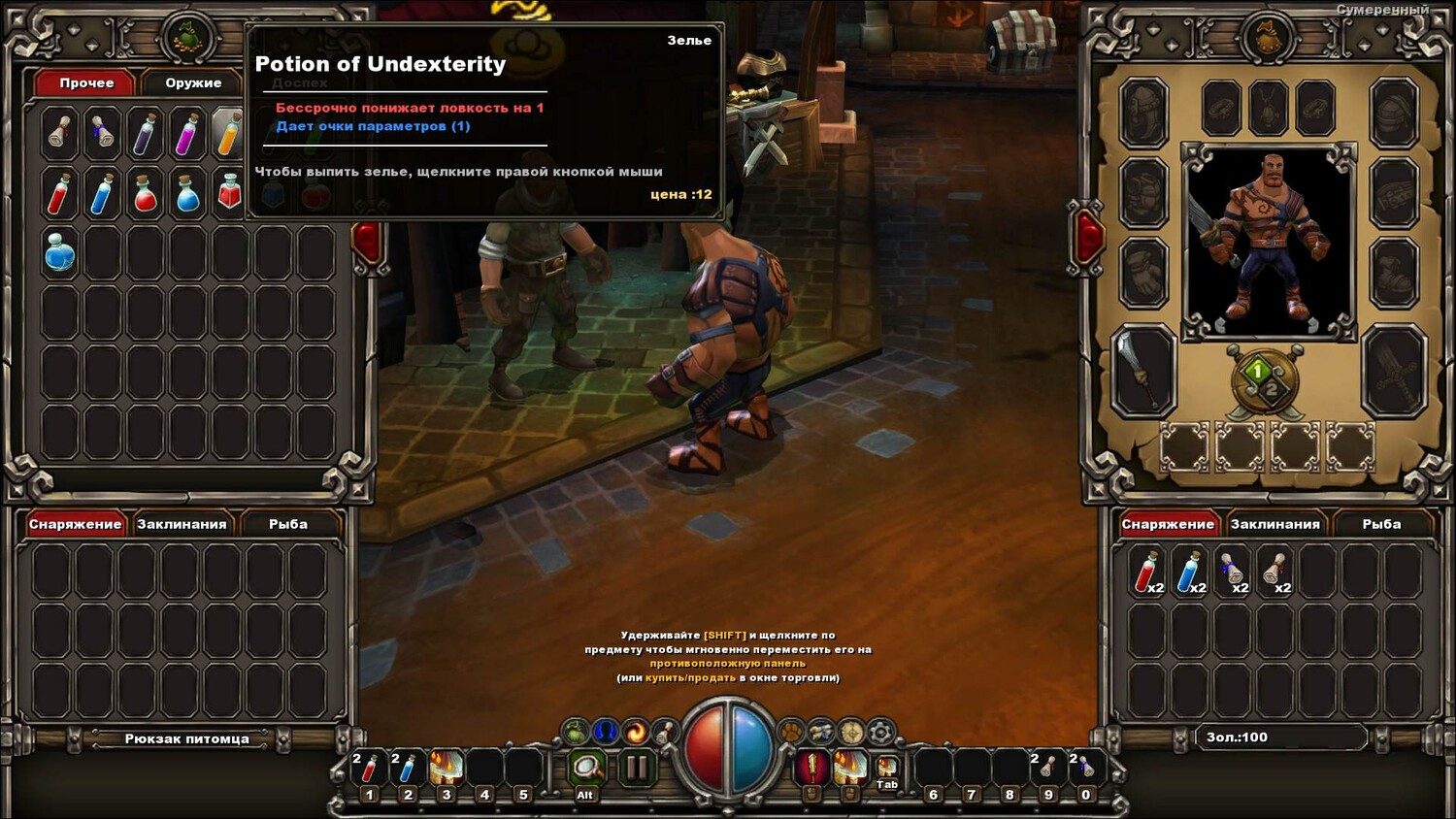Use the mana potion in hotbar slot 2
The height and width of the screenshot is (819, 1456).
tap(408, 769)
